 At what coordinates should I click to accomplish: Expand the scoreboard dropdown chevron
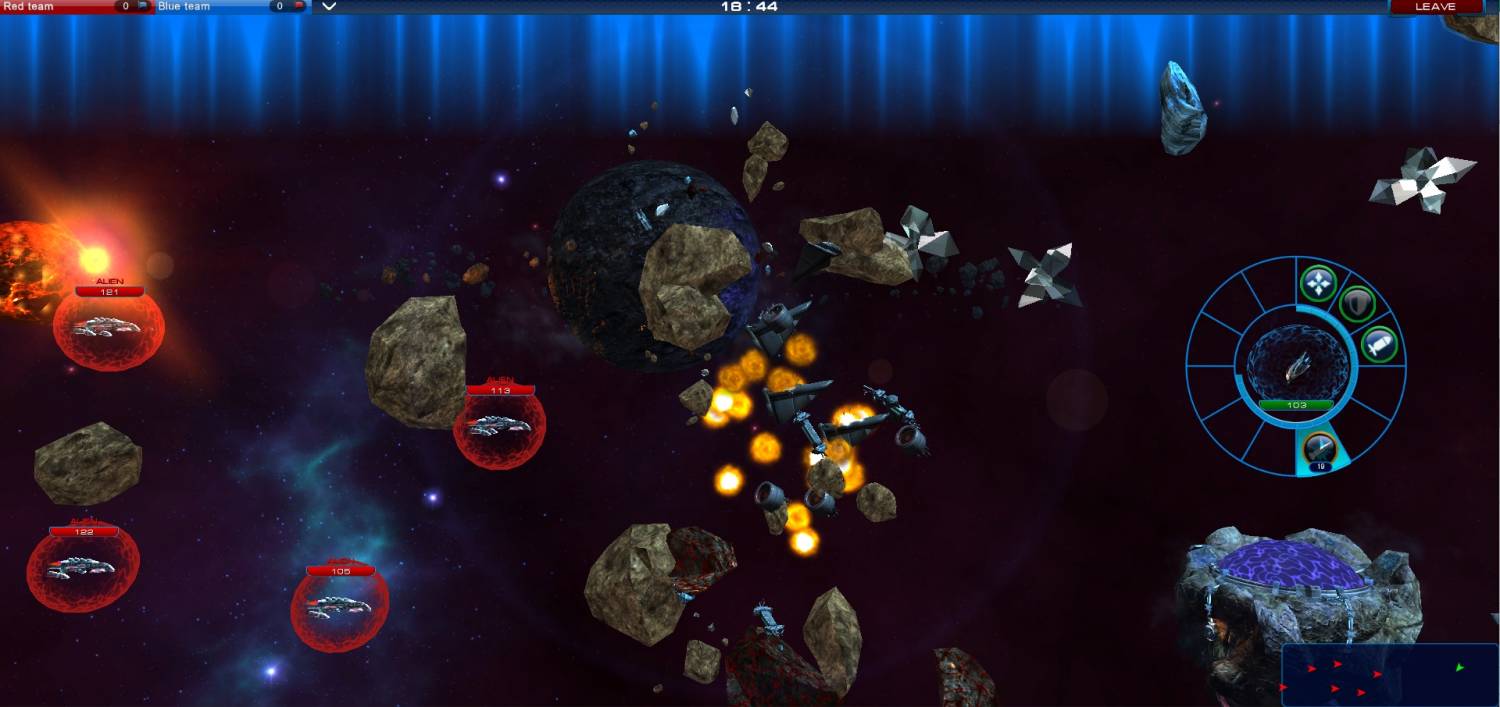[x=329, y=7]
